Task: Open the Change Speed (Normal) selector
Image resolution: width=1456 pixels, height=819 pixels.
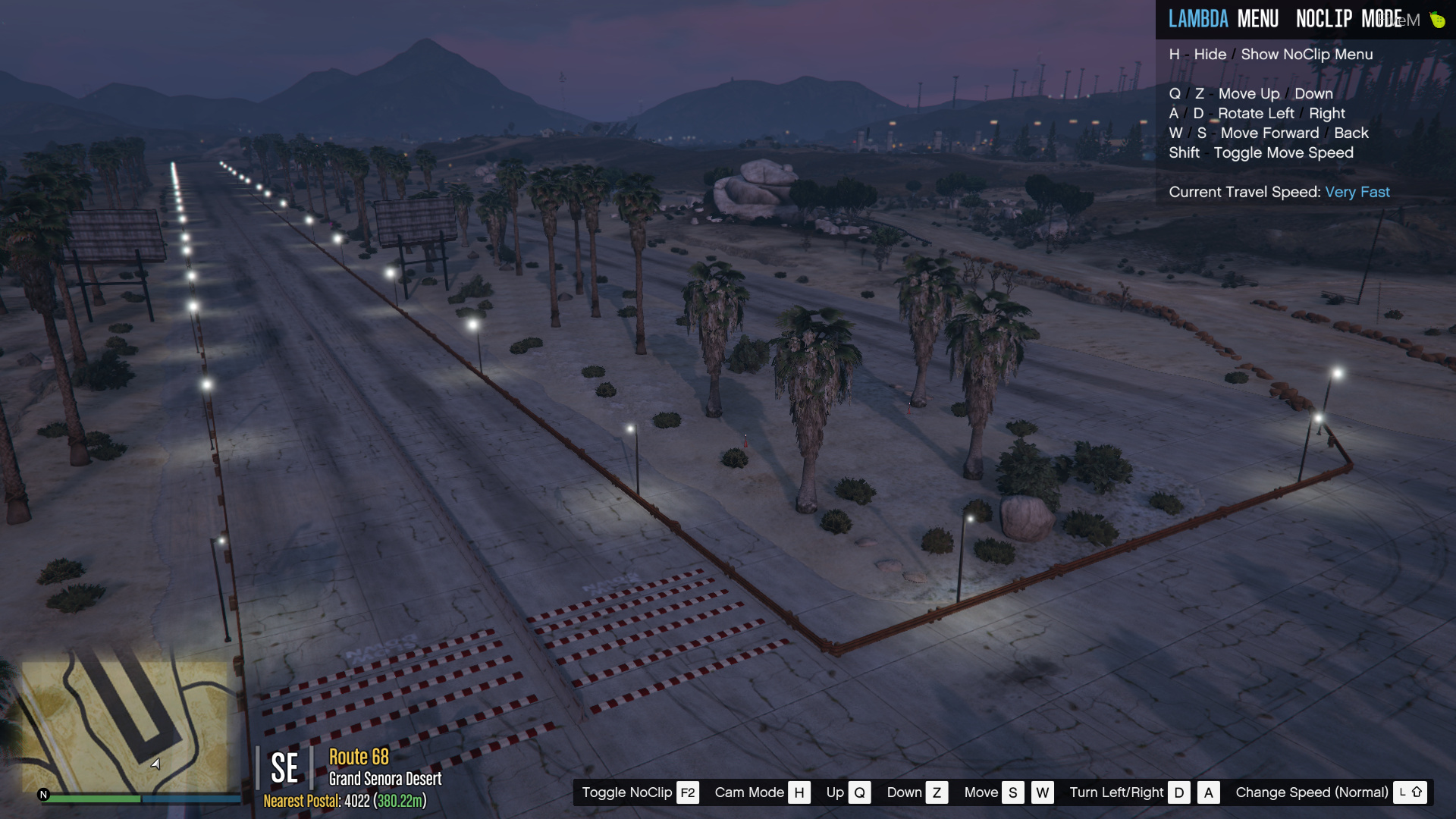Action: (1311, 792)
